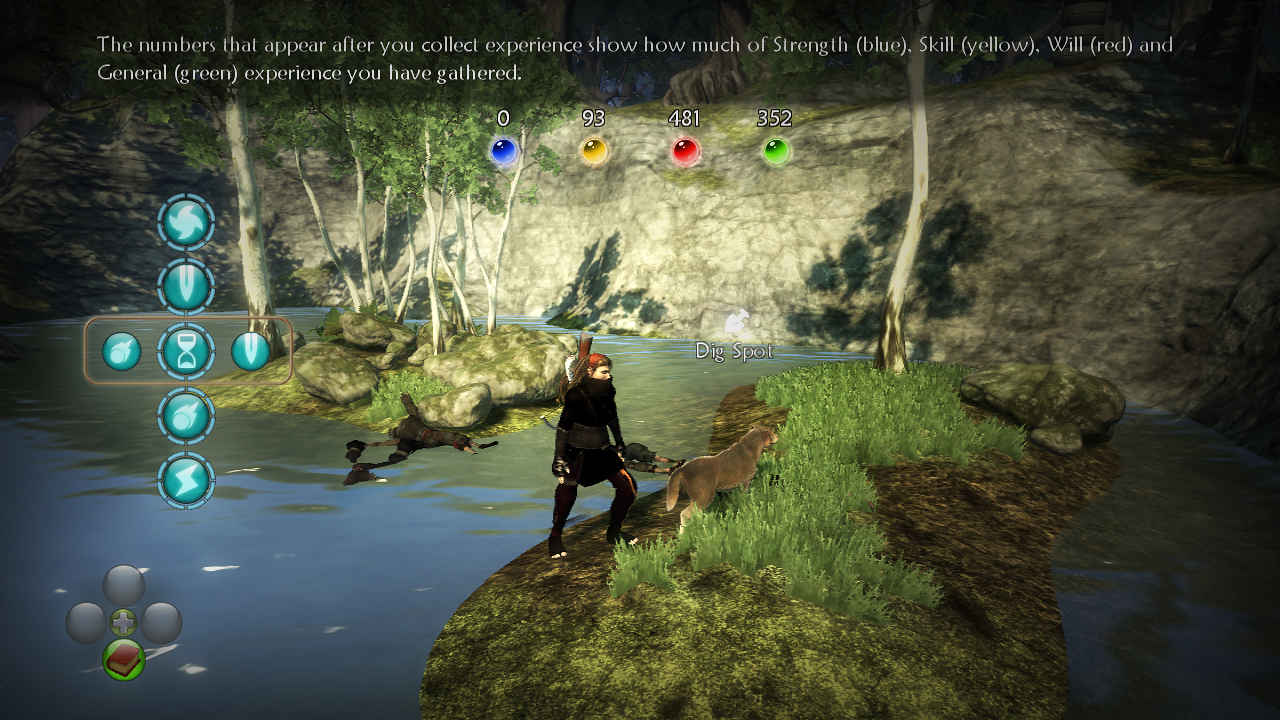Viewport: 1280px width, 720px height.
Task: Select the ringed blade spell above the hourglass
Action: pyautogui.click(x=186, y=286)
